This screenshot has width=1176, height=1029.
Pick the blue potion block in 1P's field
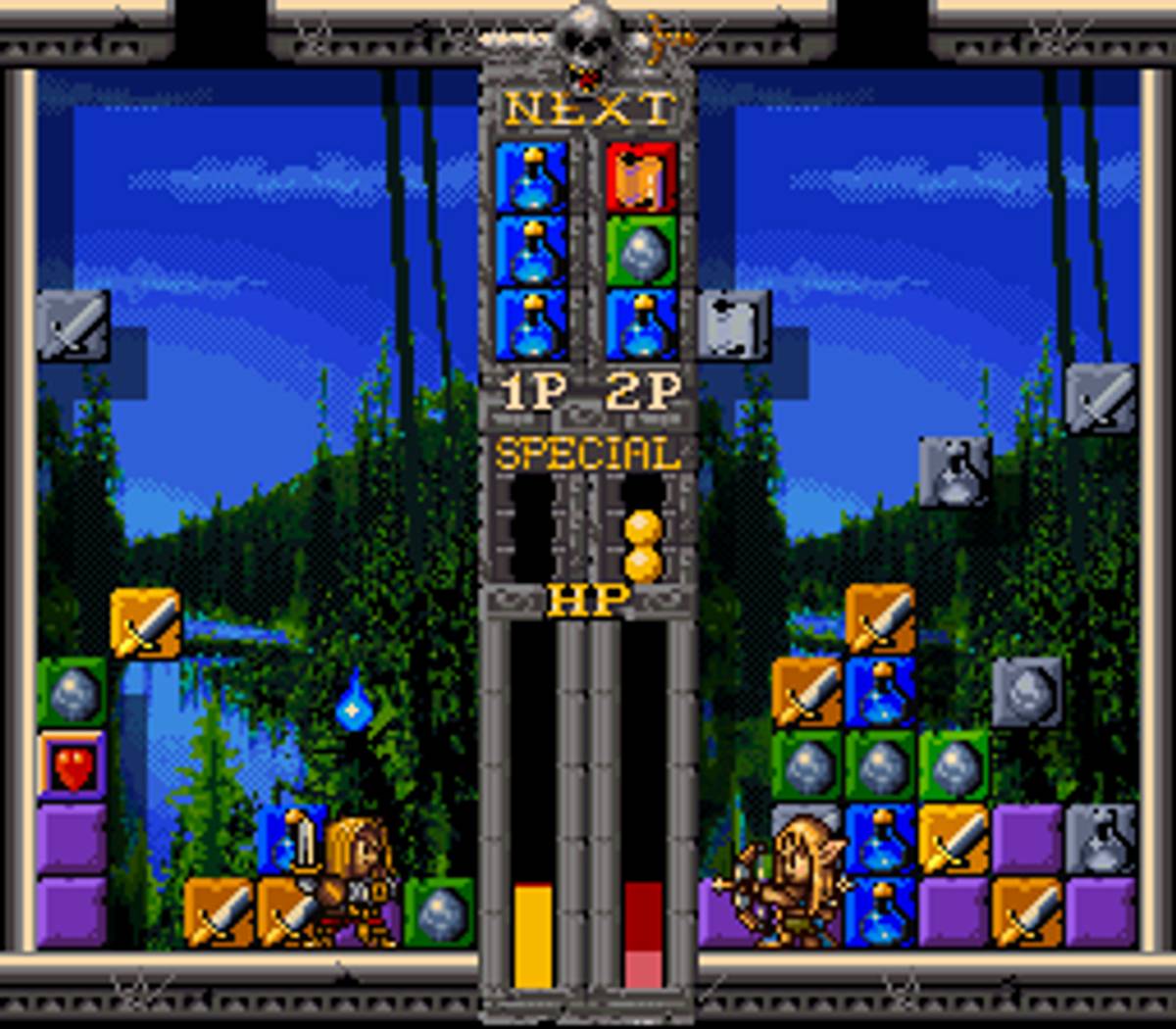(289, 839)
